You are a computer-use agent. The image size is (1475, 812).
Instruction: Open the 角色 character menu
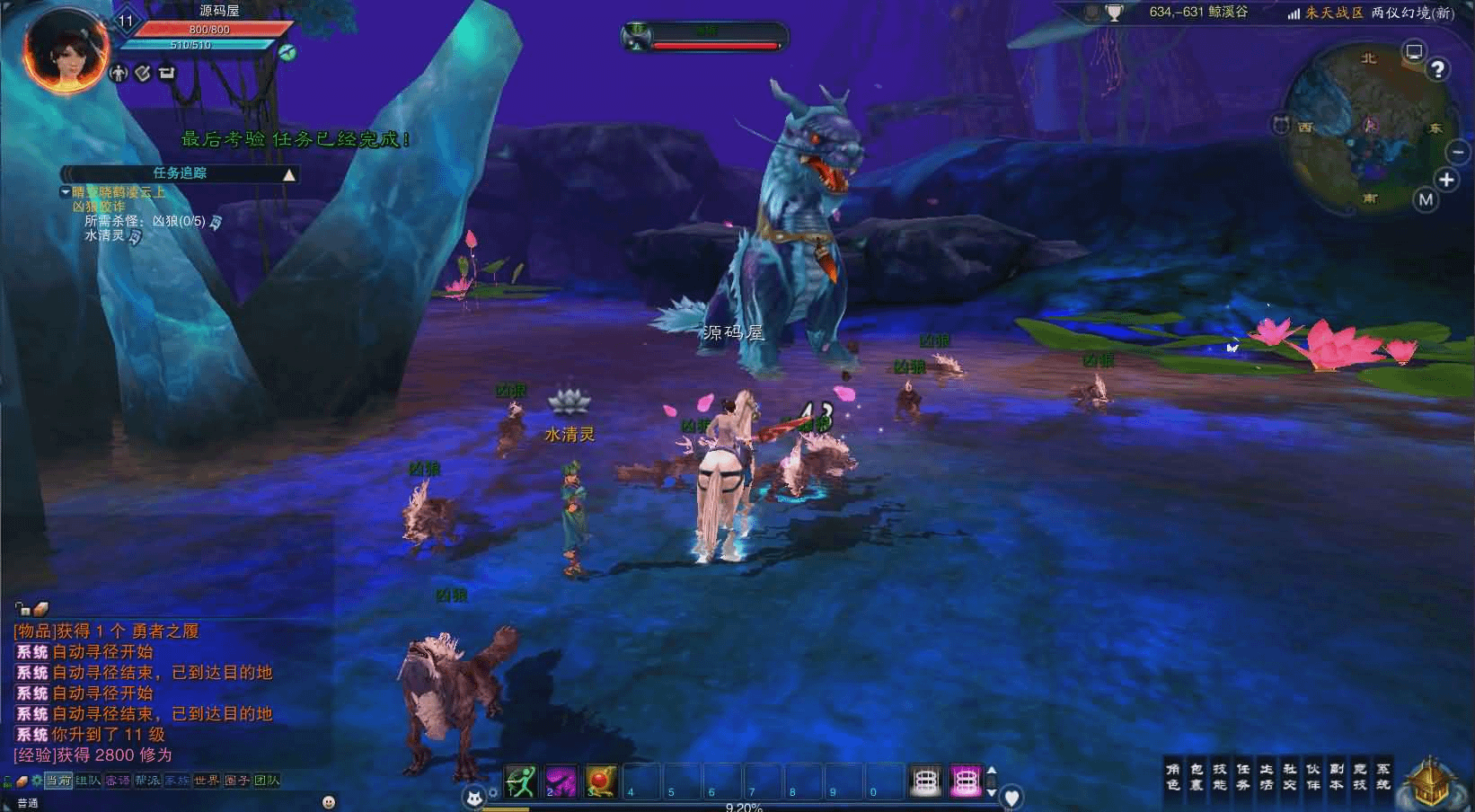[x=1173, y=777]
